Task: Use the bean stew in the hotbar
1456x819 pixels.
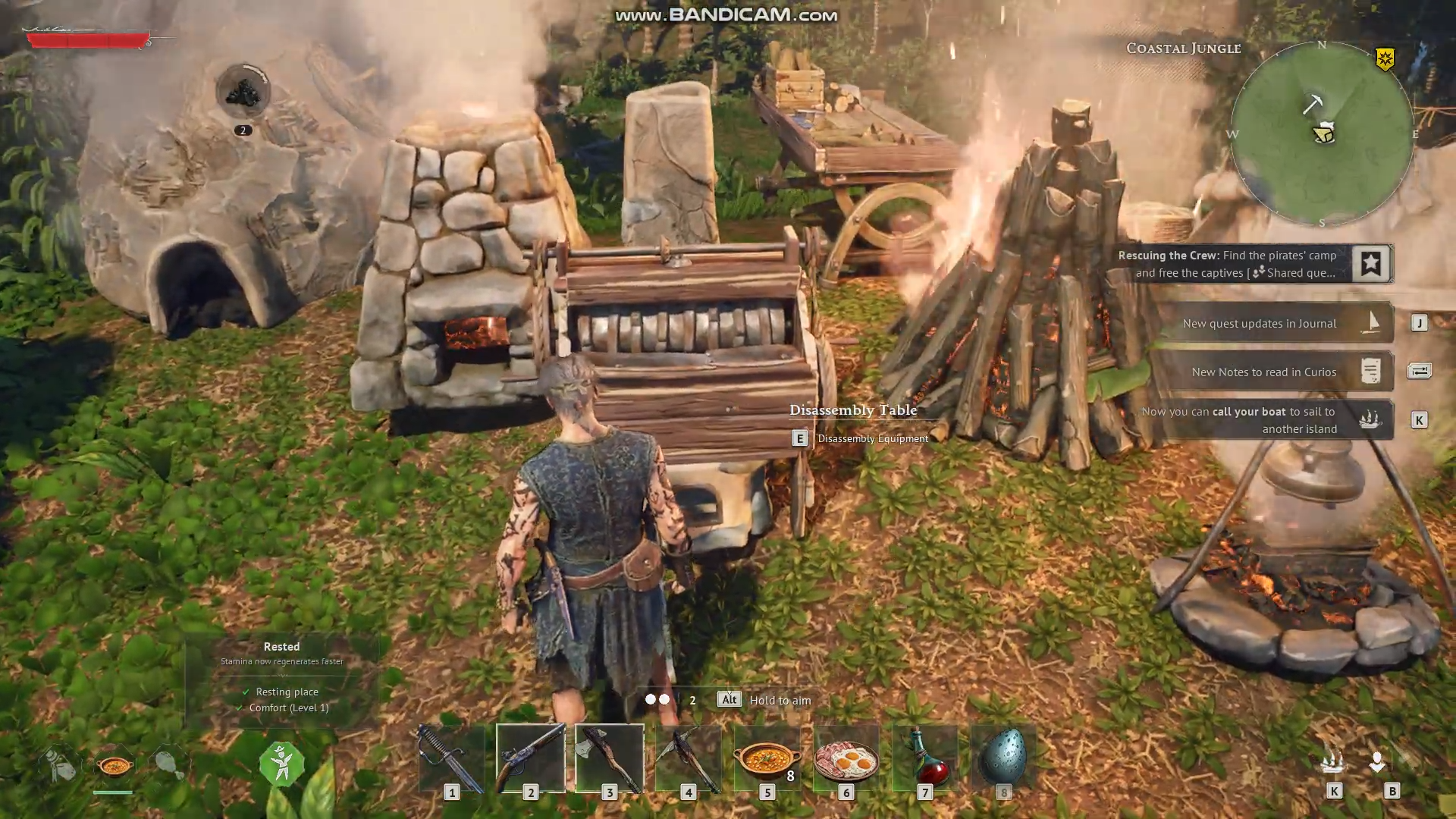Action: pos(767,758)
